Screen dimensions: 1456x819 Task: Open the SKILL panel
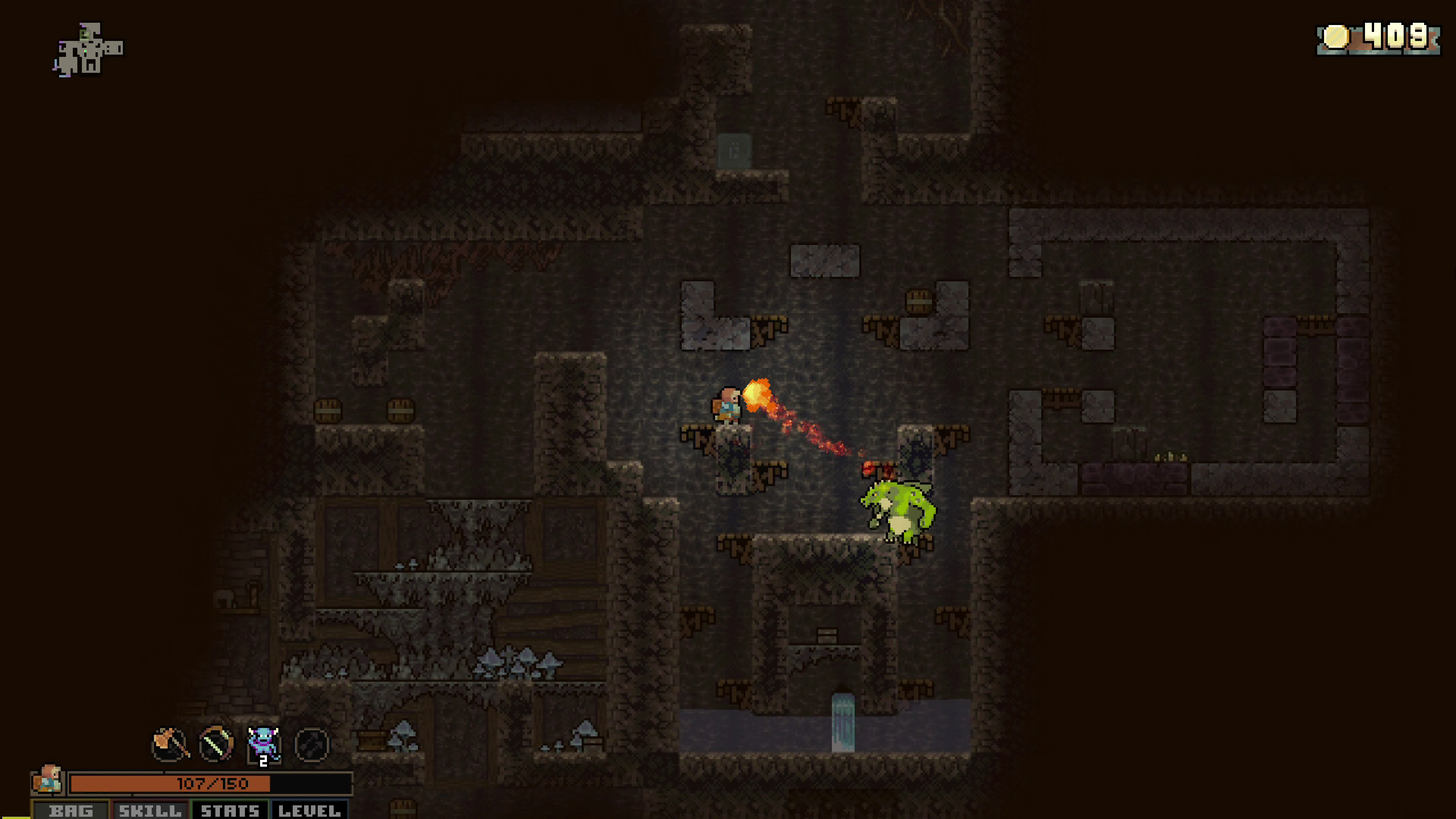click(149, 811)
